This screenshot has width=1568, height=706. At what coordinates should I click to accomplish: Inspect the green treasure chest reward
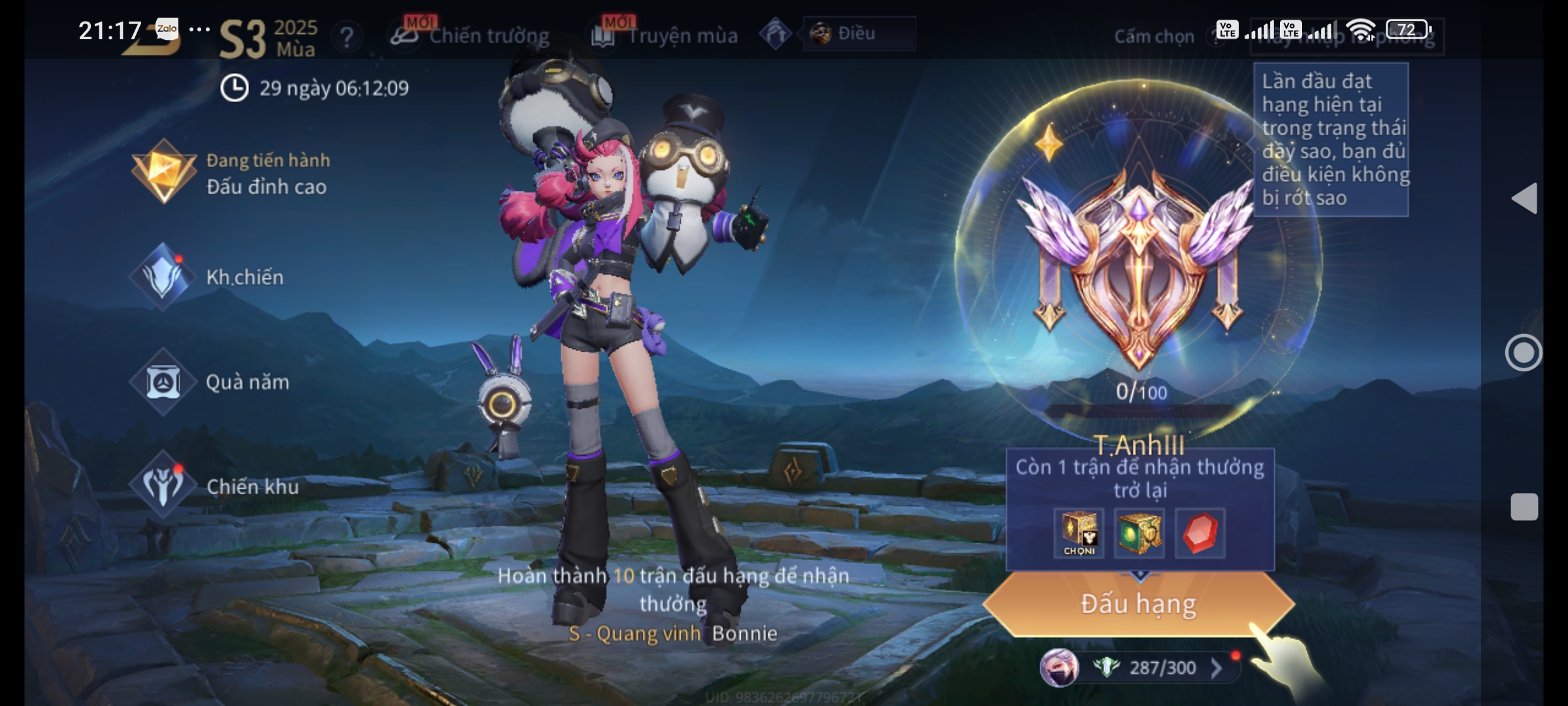1139,533
